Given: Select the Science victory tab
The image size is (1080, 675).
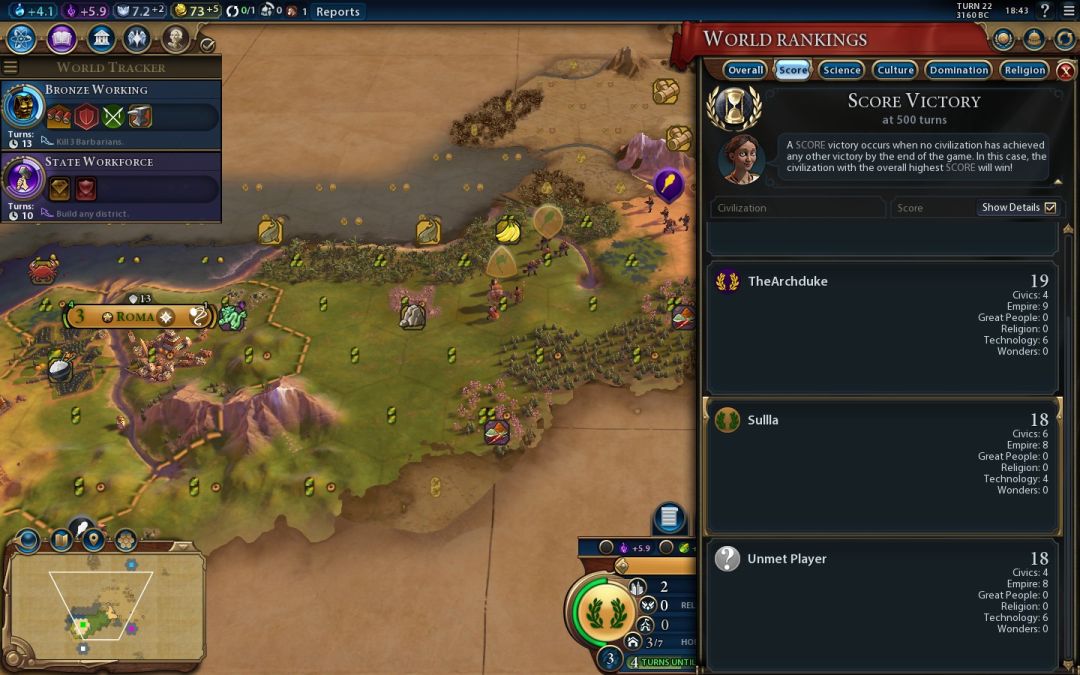Looking at the screenshot, I should [x=842, y=70].
